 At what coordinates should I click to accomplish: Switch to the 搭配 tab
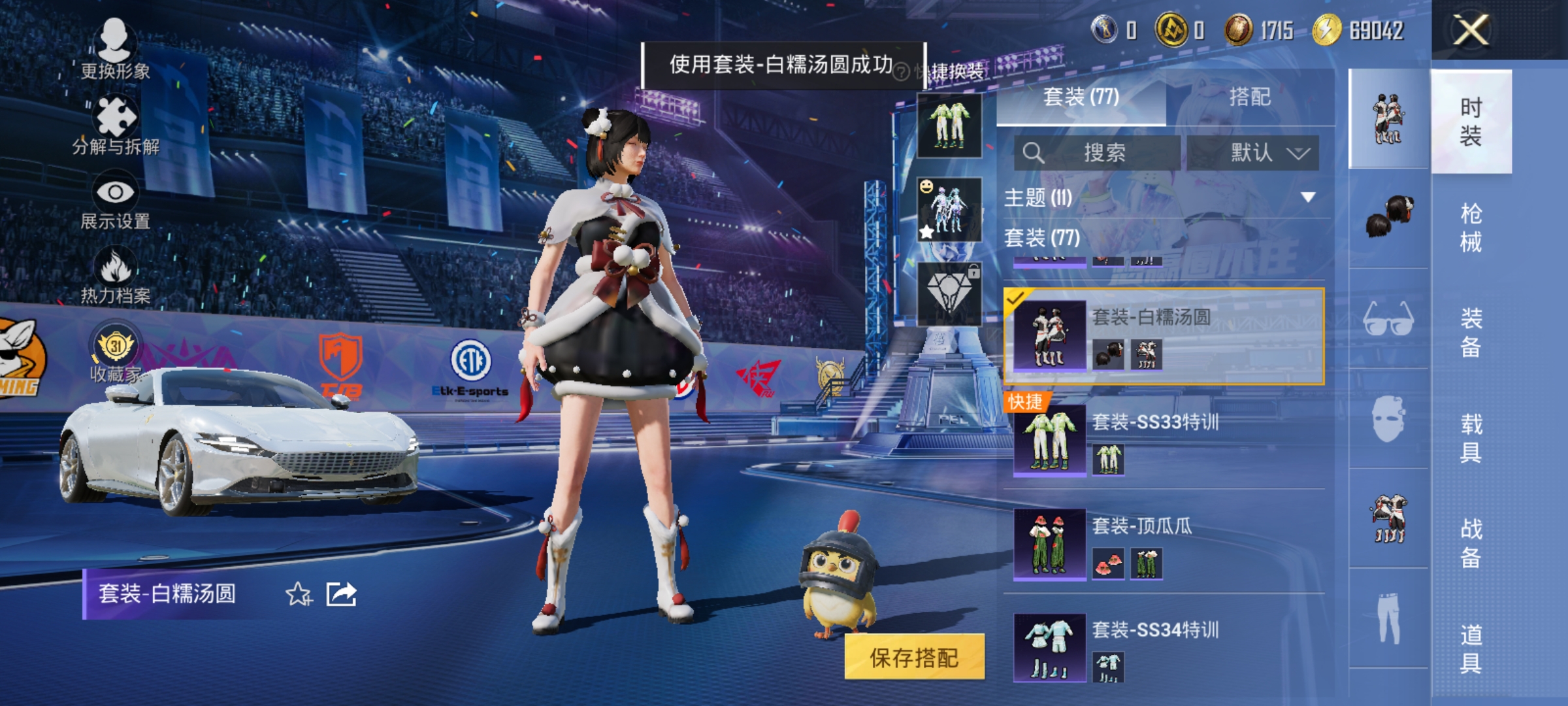1253,97
